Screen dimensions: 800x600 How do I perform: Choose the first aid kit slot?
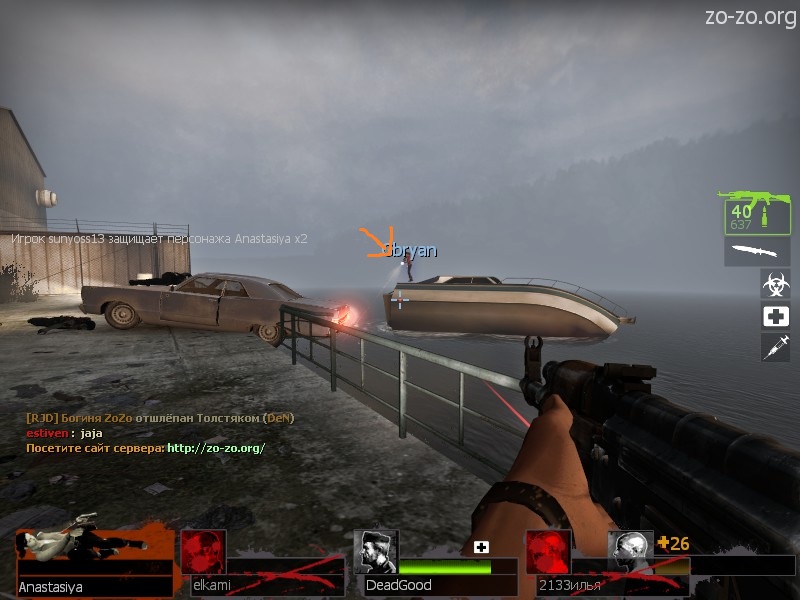click(x=775, y=316)
